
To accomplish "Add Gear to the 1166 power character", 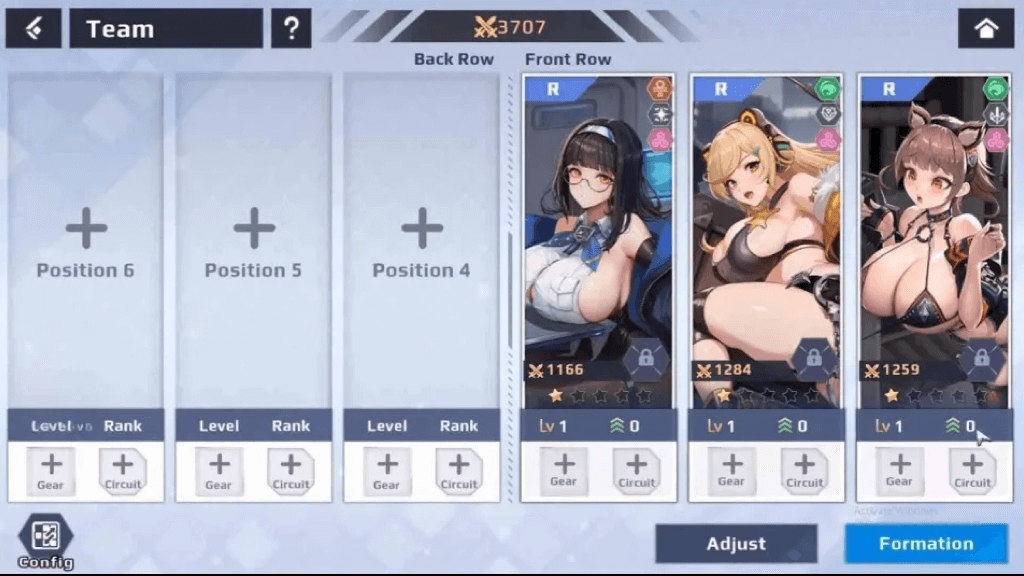I will click(x=563, y=470).
